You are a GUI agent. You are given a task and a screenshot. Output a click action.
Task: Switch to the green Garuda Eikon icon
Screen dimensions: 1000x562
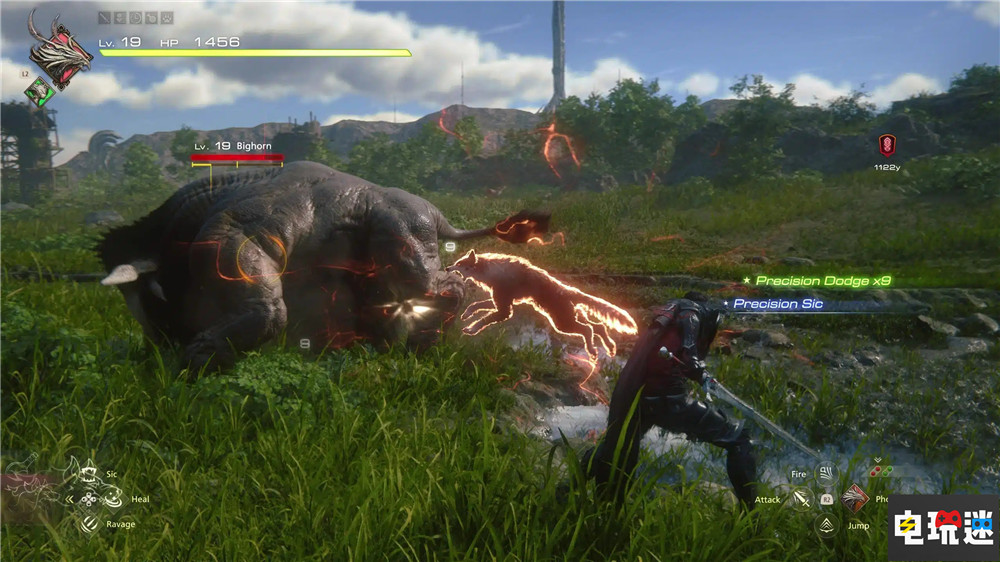[41, 92]
